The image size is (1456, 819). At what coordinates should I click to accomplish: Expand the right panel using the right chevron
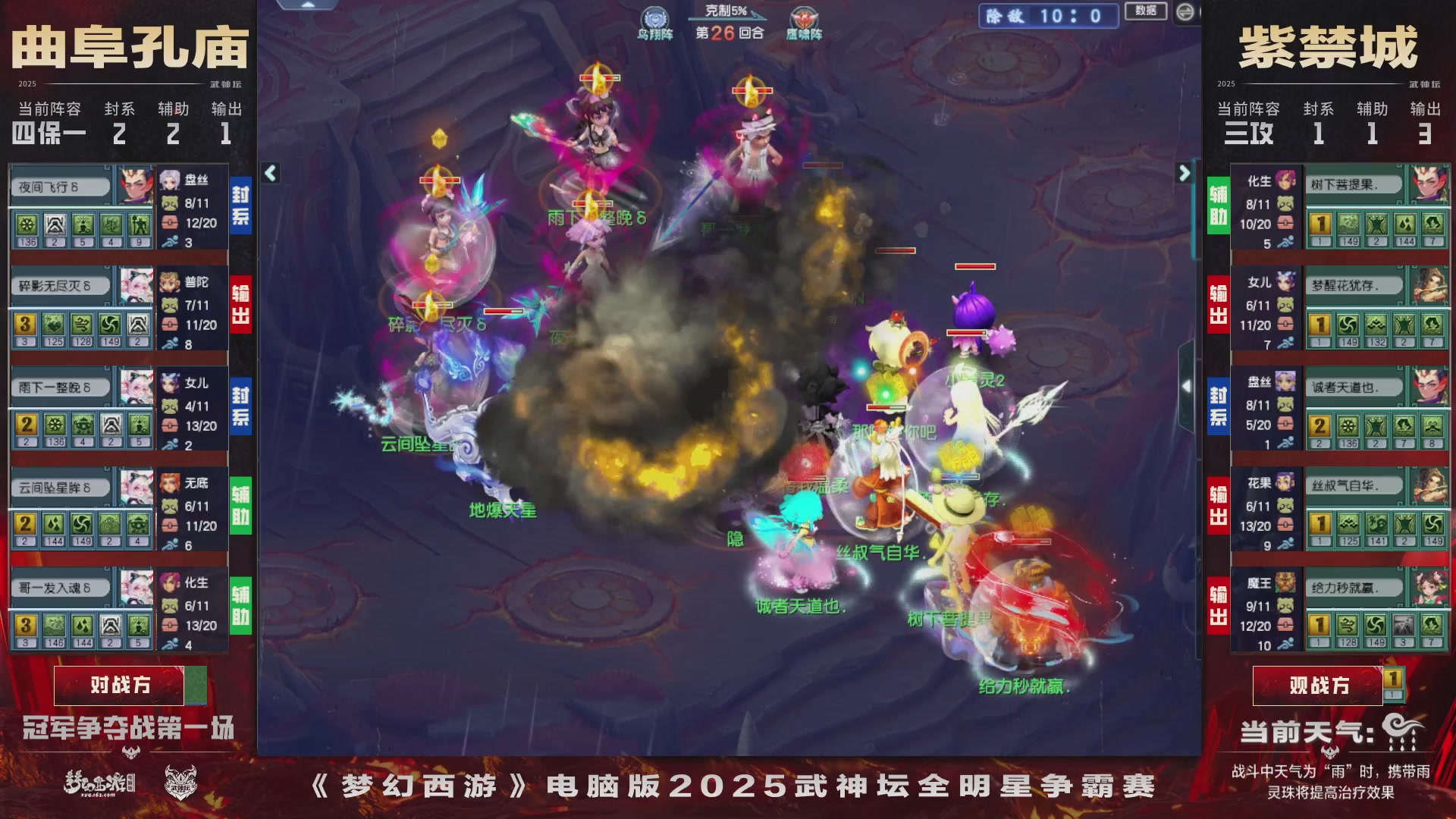click(1185, 173)
